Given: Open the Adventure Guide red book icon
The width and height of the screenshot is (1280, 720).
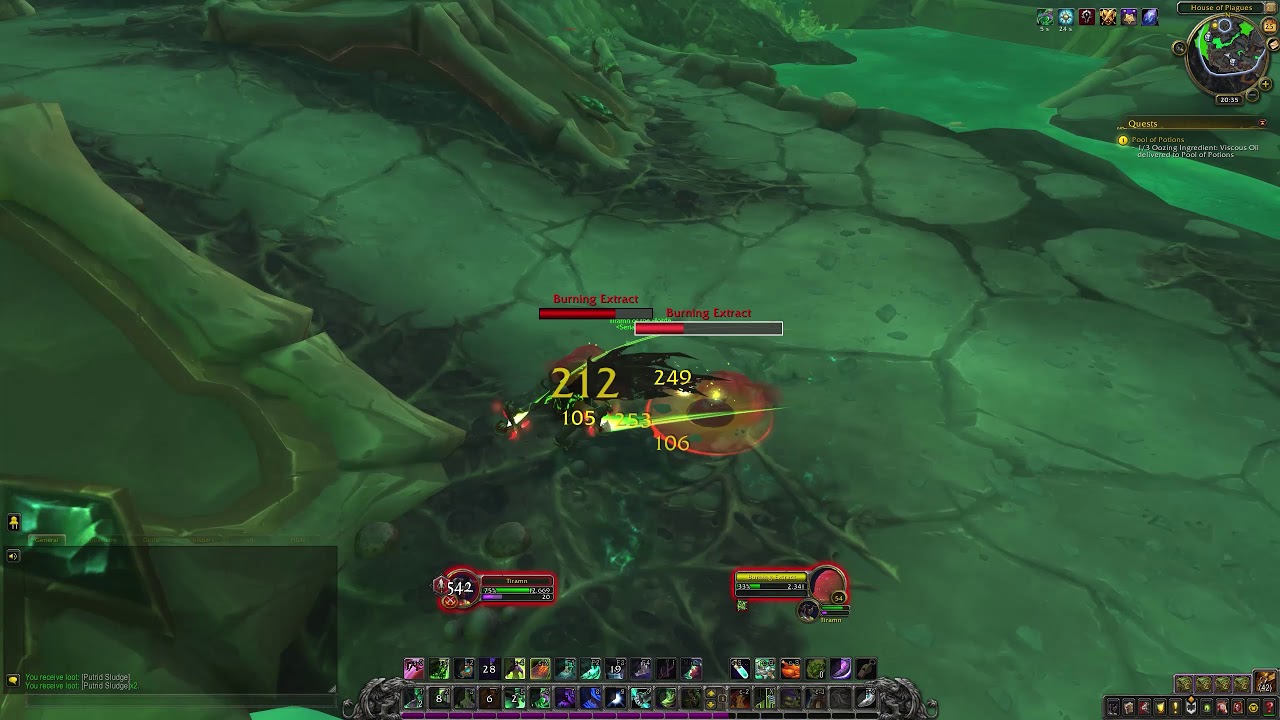Looking at the screenshot, I should click(x=1237, y=707).
